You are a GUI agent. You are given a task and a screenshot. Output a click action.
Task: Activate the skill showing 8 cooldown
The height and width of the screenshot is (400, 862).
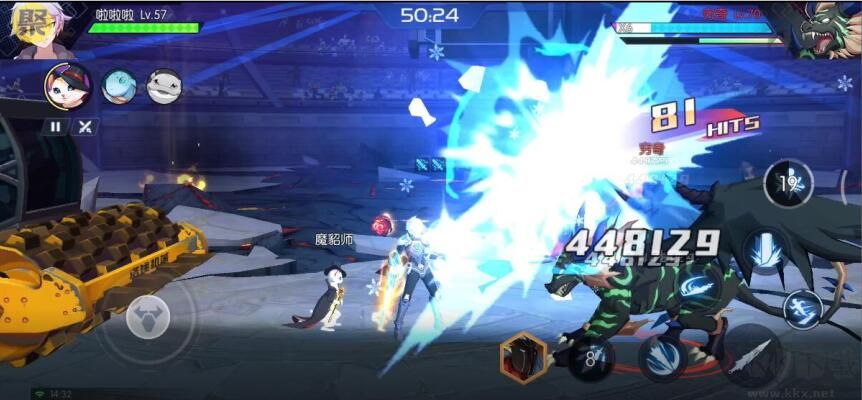(591, 357)
